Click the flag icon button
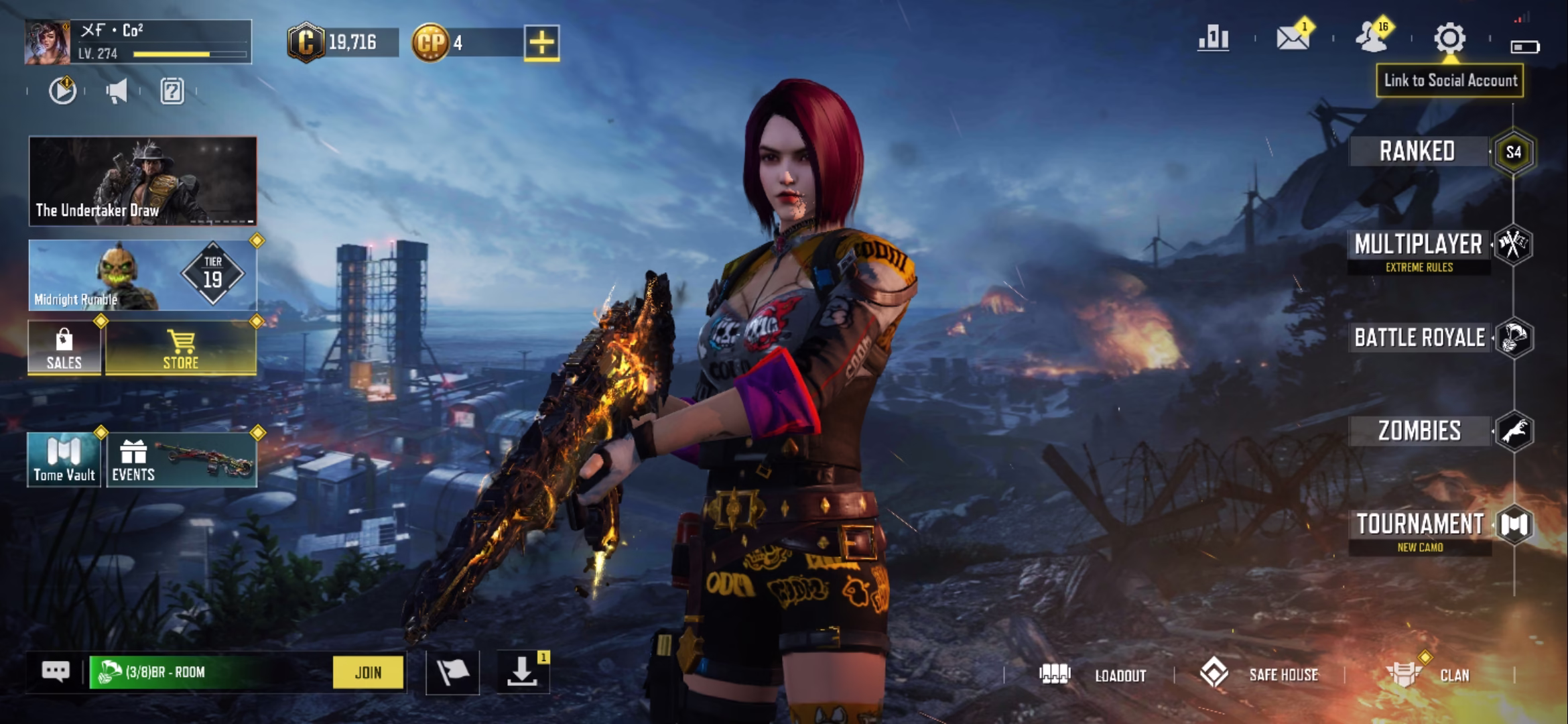 click(x=452, y=672)
